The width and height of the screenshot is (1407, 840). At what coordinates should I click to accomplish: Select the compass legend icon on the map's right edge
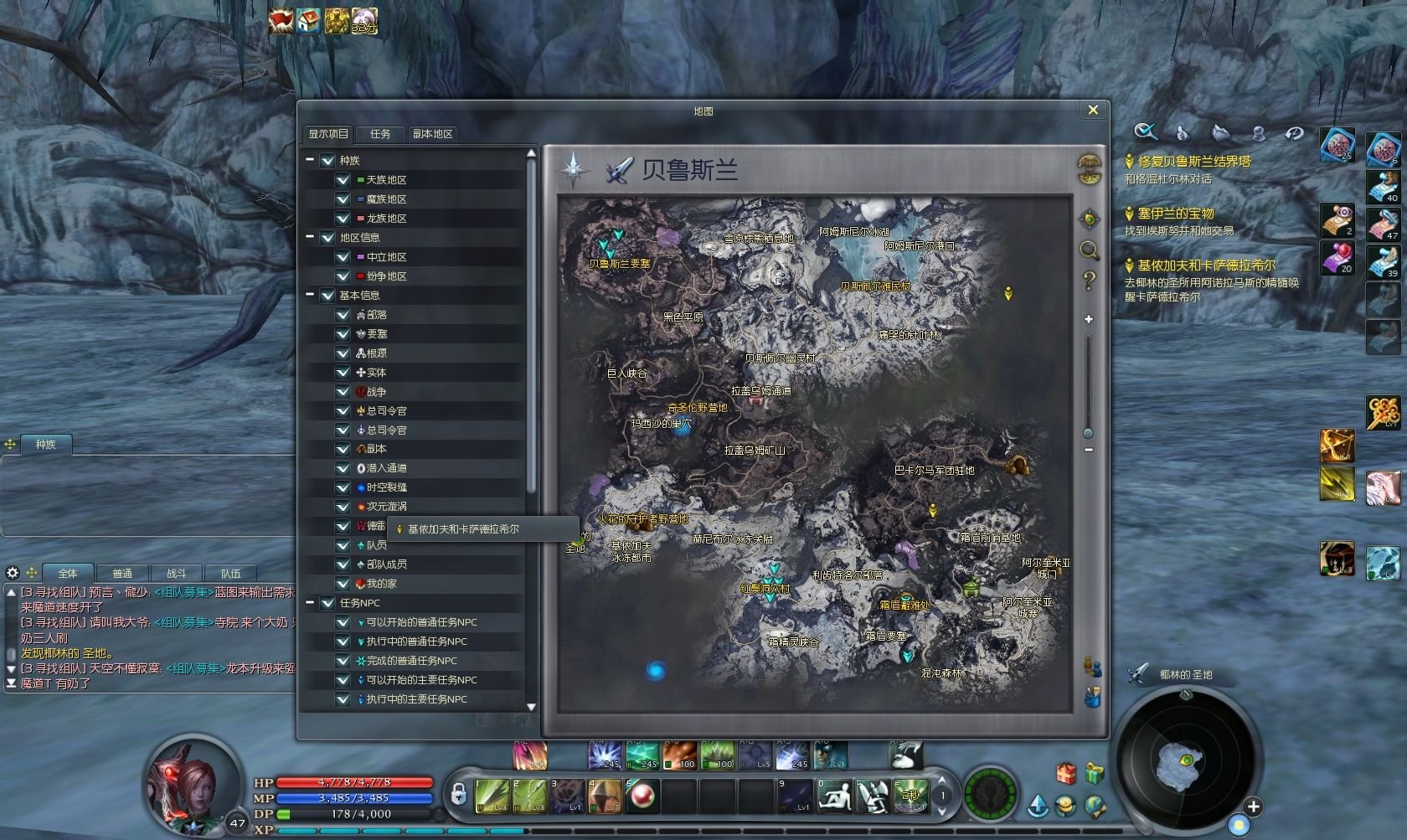tap(1089, 219)
